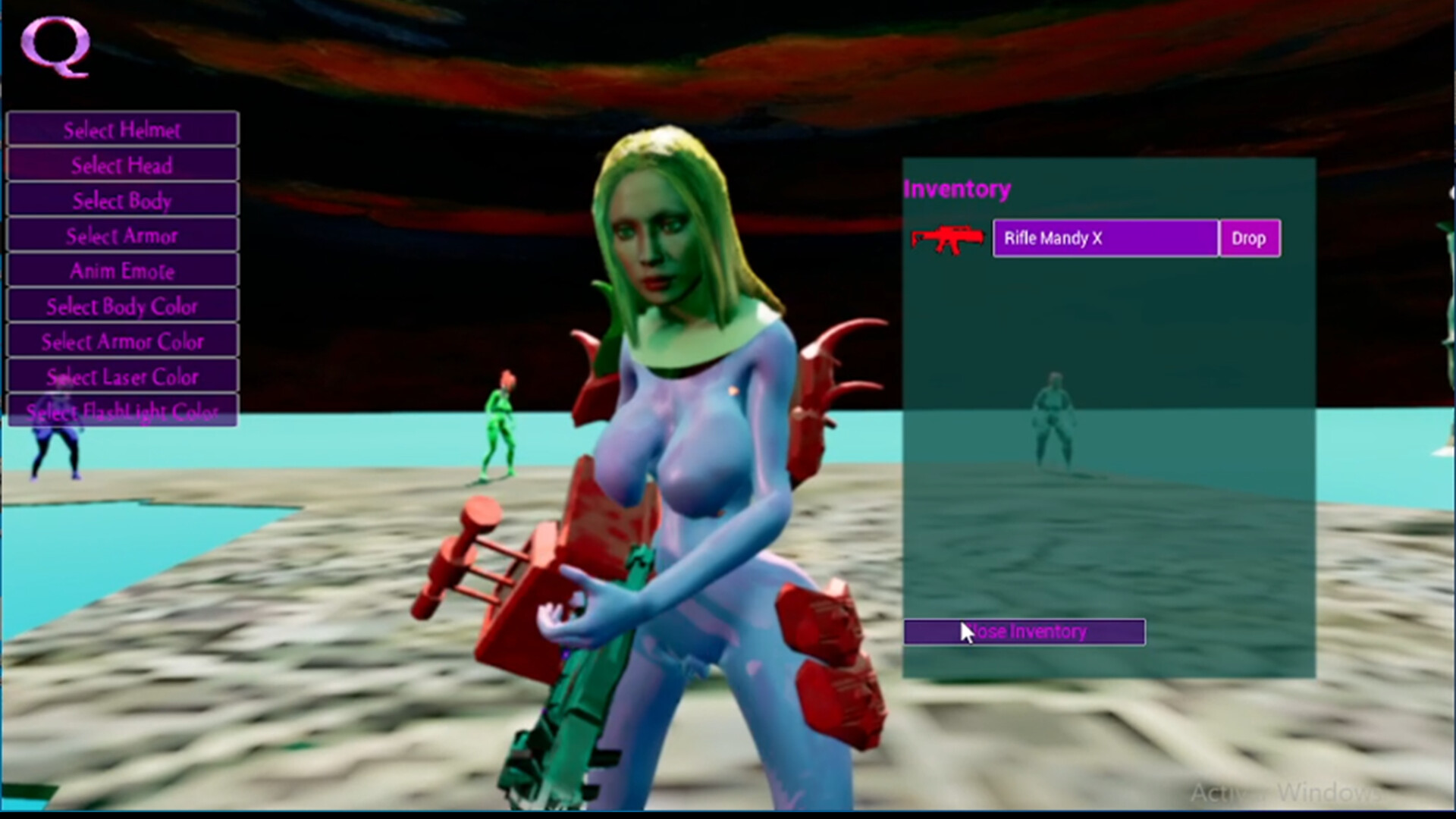Open the Select FlashLight Color picker
1456x819 pixels.
pyautogui.click(x=121, y=411)
